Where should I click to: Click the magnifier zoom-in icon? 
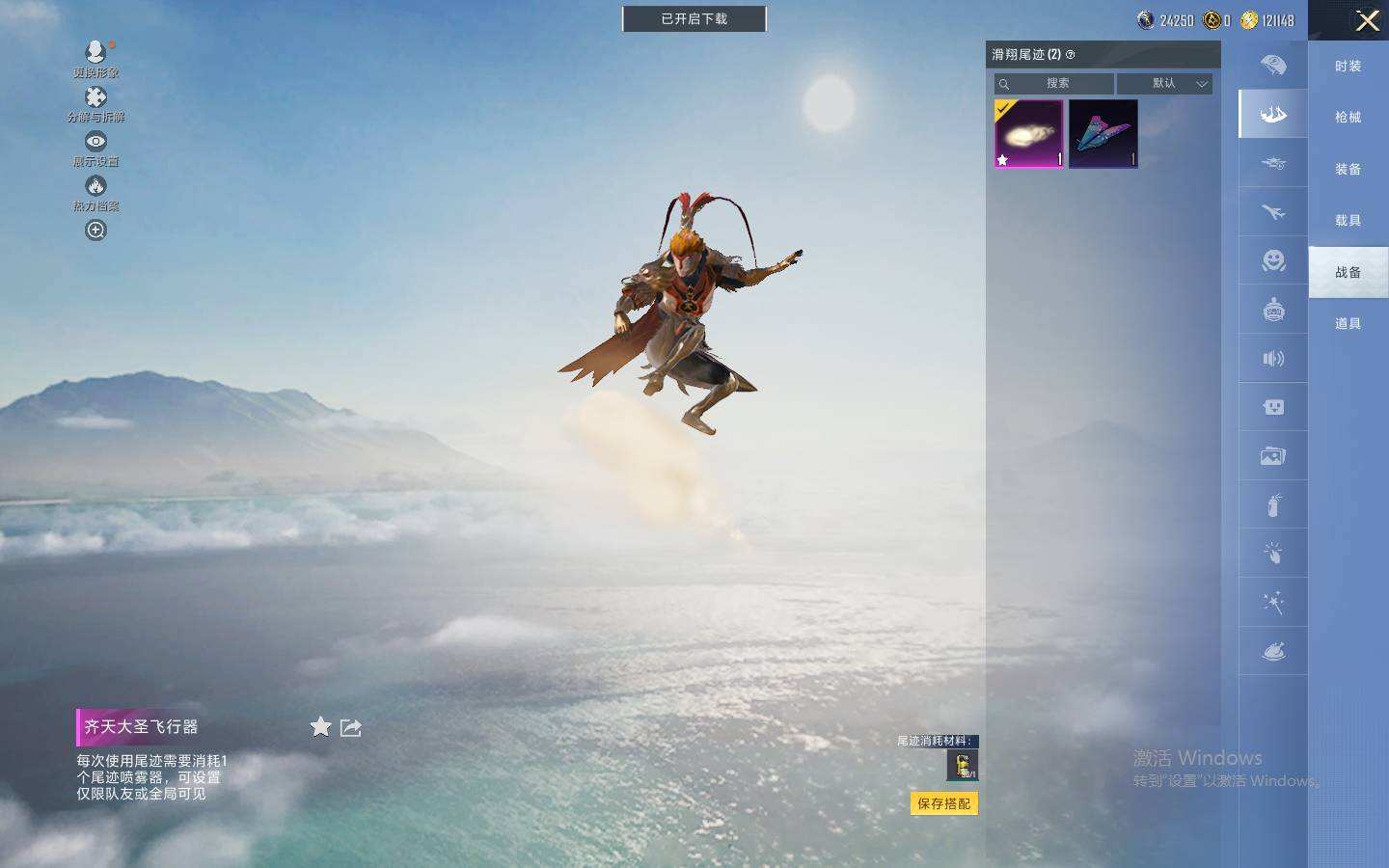pyautogui.click(x=95, y=231)
